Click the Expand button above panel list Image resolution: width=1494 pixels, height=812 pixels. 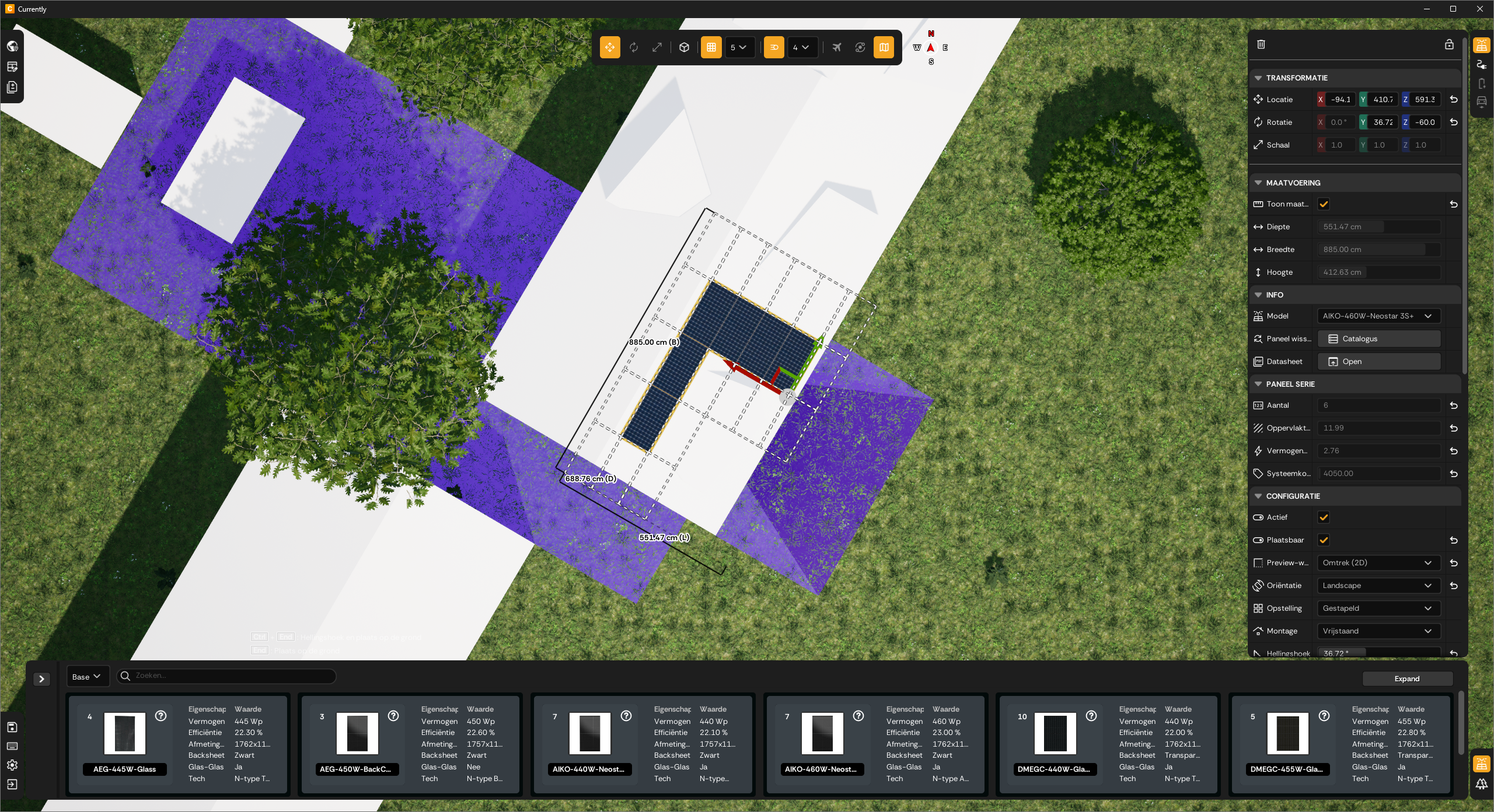coord(1406,678)
